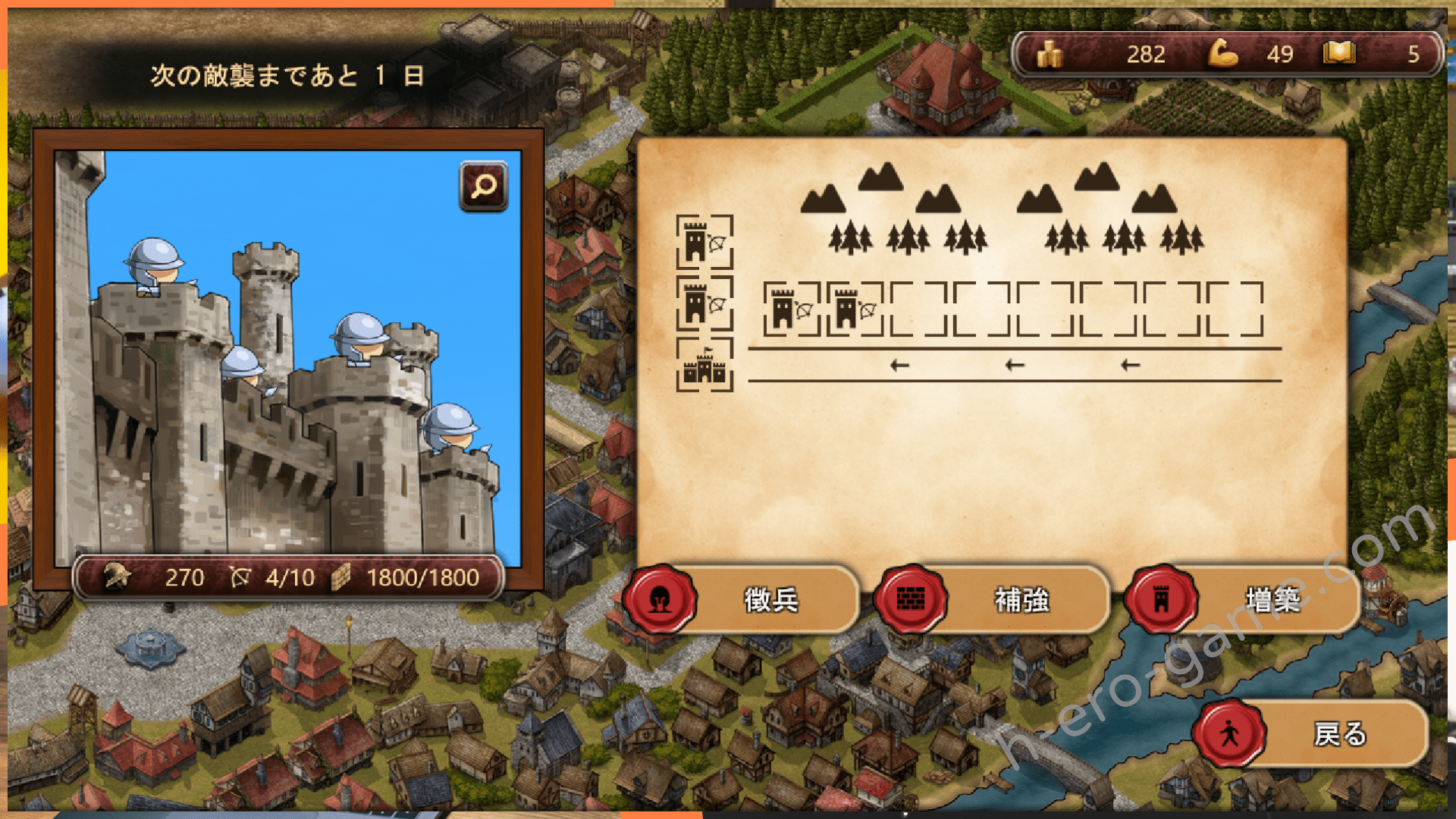Click the magnifying glass on castle picture
This screenshot has height=819, width=1456.
(x=483, y=186)
